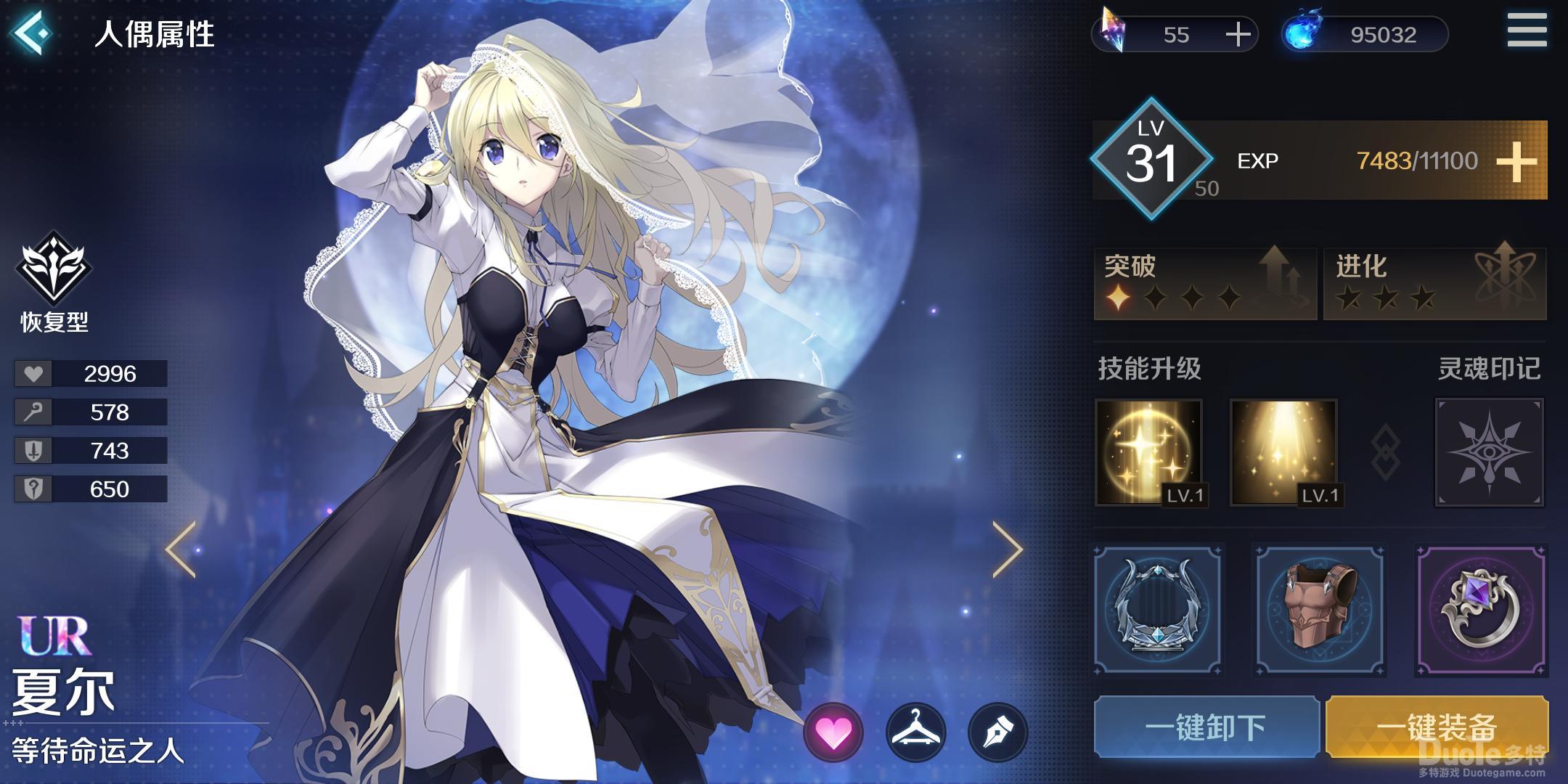Click 一键卸下 to unequip all

point(1206,727)
